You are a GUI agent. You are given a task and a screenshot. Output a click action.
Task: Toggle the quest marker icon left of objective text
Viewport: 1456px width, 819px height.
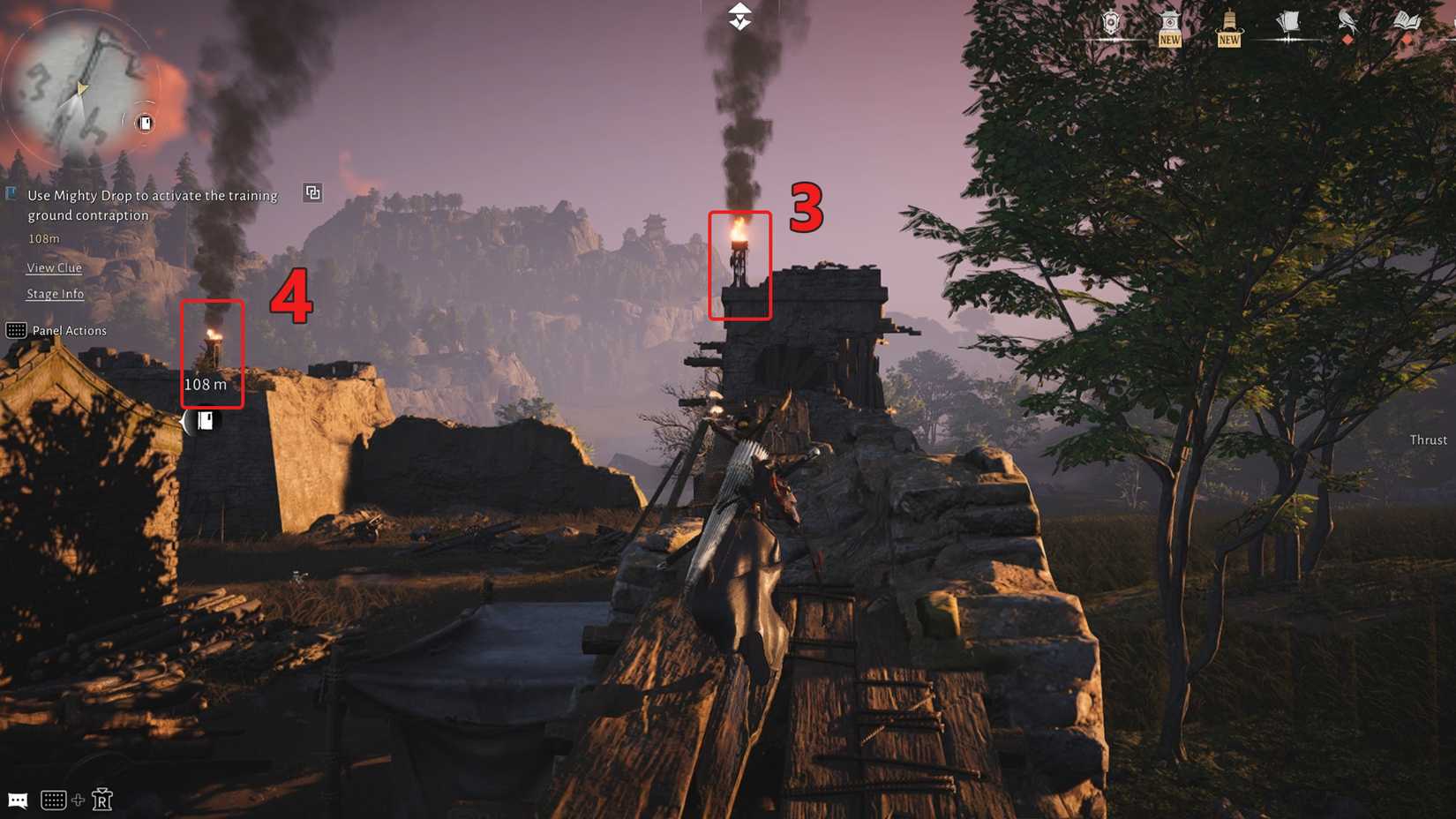(11, 192)
